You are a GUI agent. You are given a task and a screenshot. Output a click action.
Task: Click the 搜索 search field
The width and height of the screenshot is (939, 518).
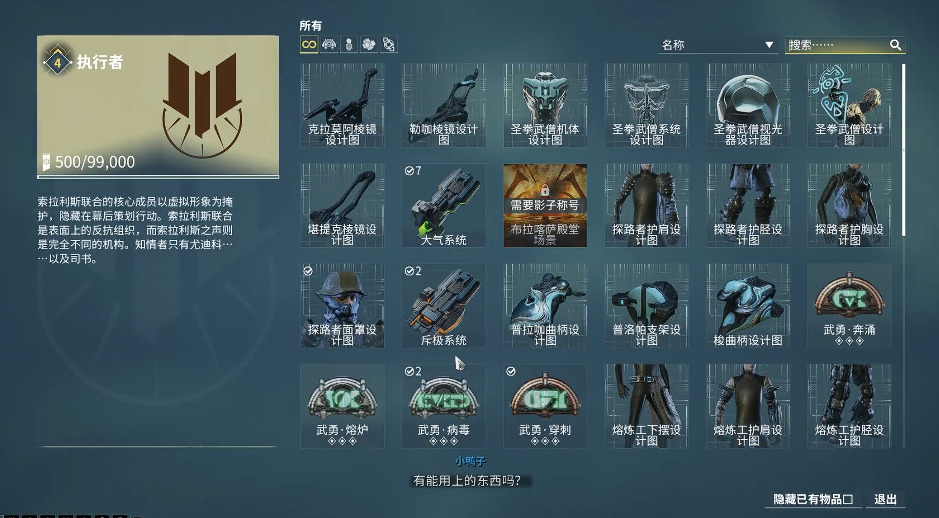click(x=837, y=45)
